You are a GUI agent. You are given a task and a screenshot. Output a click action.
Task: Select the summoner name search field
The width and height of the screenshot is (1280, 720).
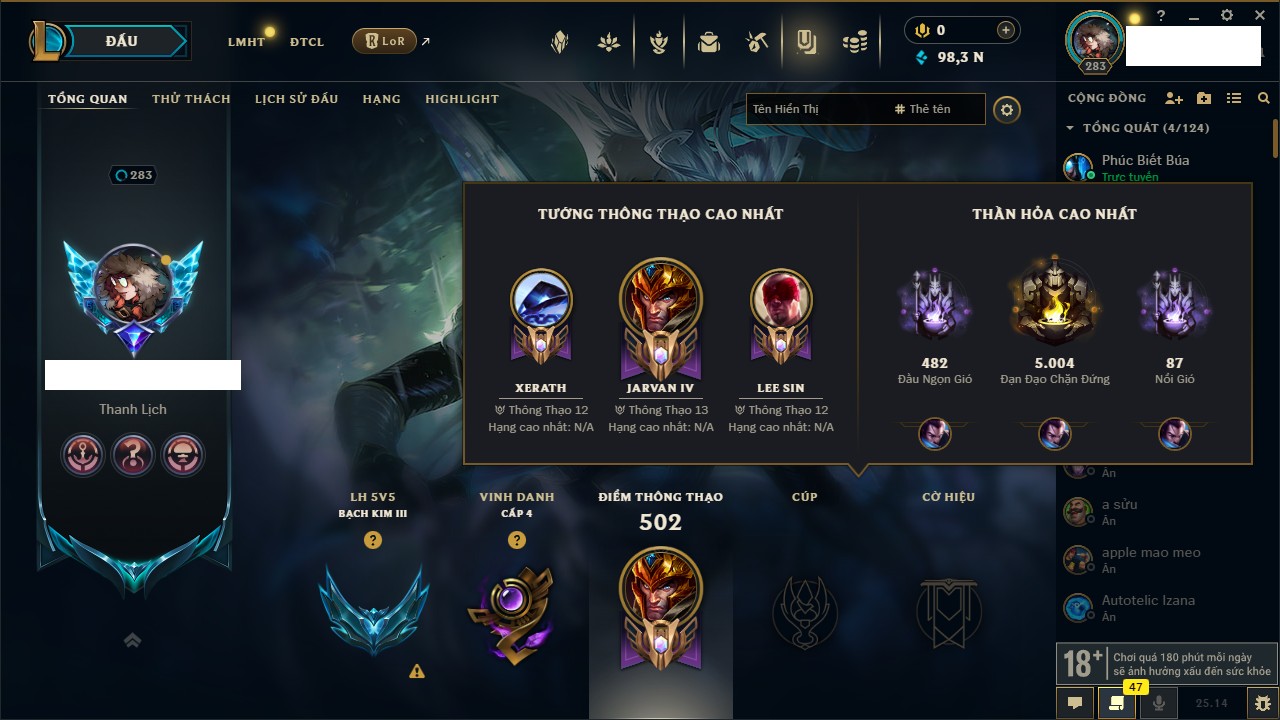click(815, 109)
